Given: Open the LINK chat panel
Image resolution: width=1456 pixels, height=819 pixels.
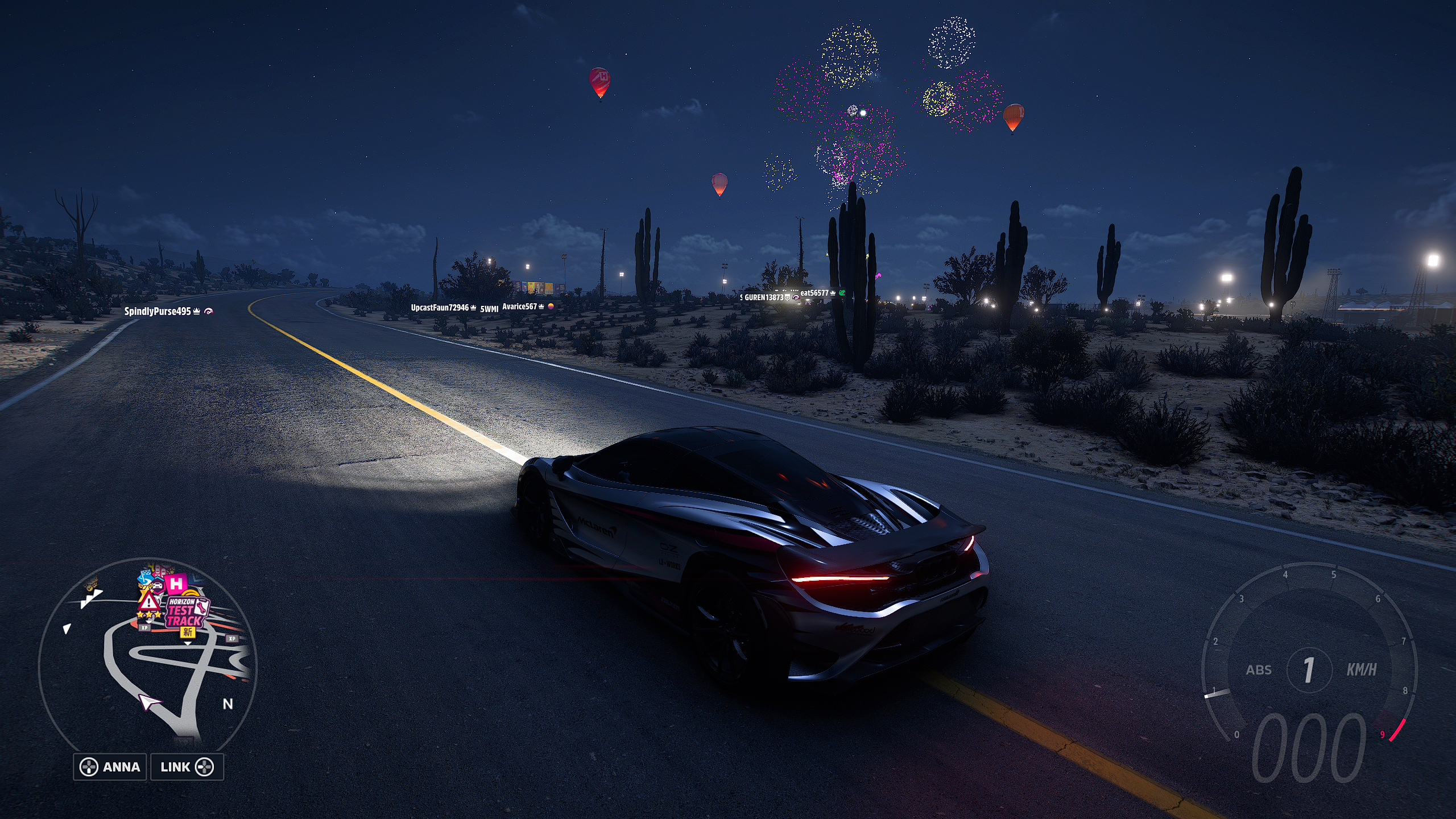Looking at the screenshot, I should coord(187,767).
